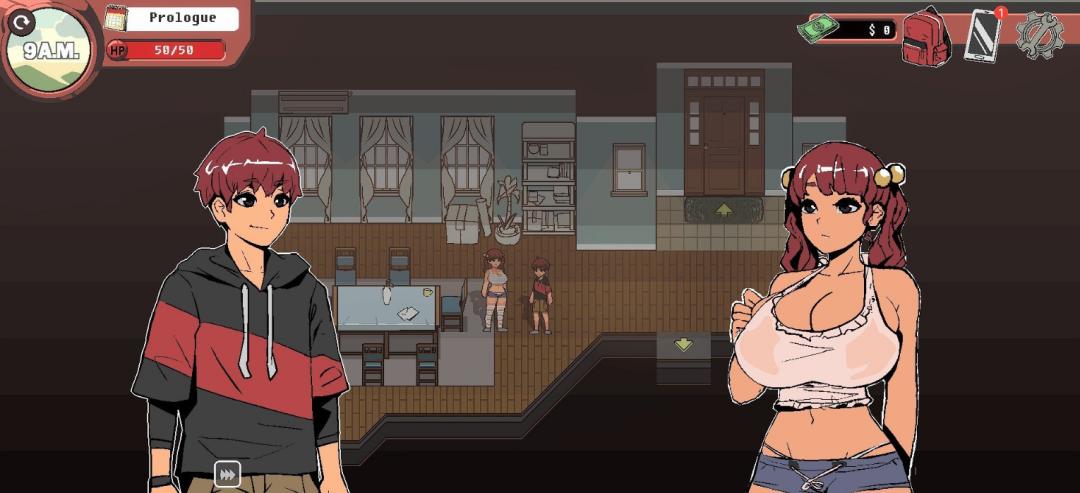Open the red backpack inventory

pos(925,37)
